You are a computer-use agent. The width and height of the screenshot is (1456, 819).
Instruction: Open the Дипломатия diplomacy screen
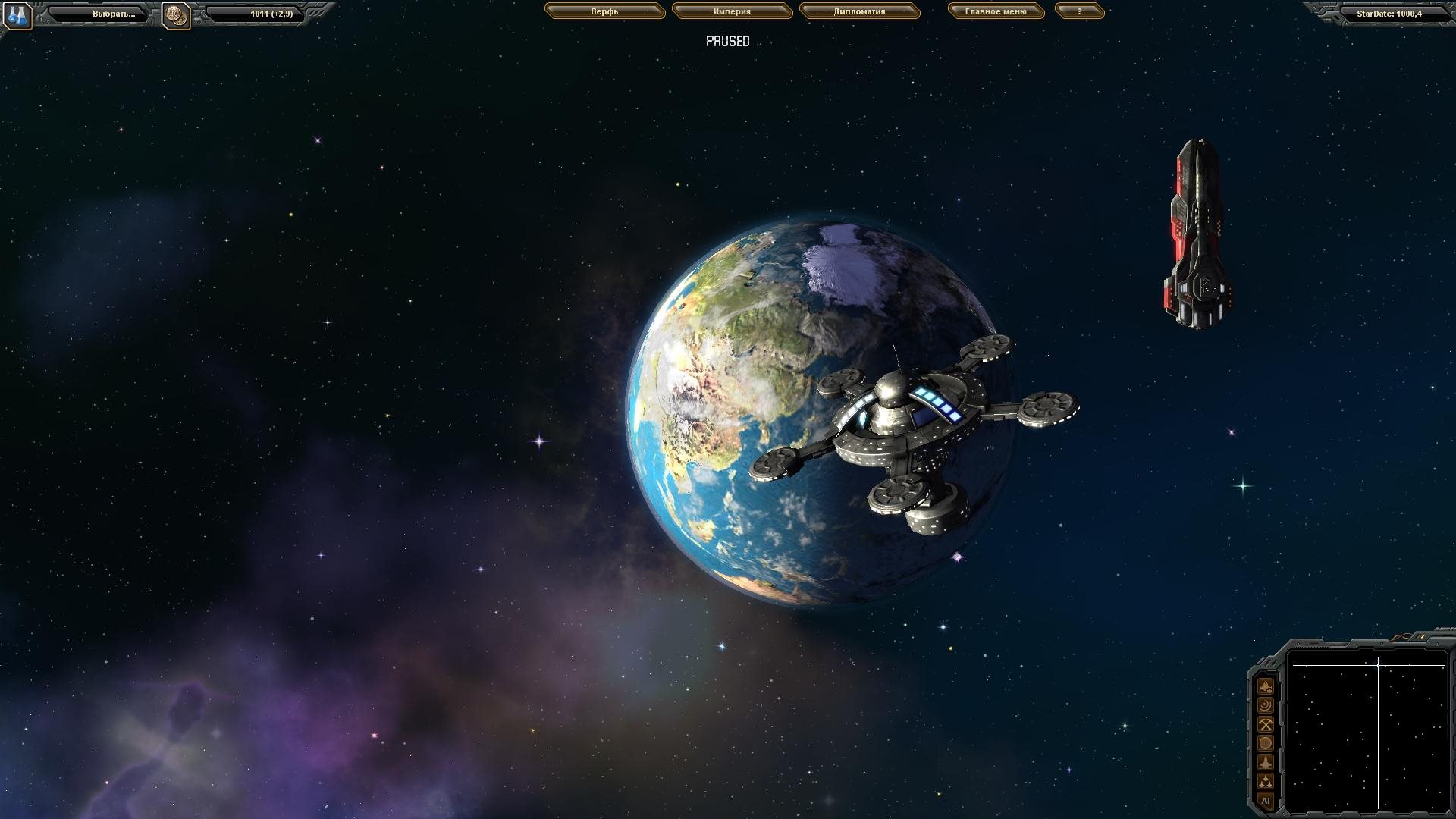(x=859, y=12)
